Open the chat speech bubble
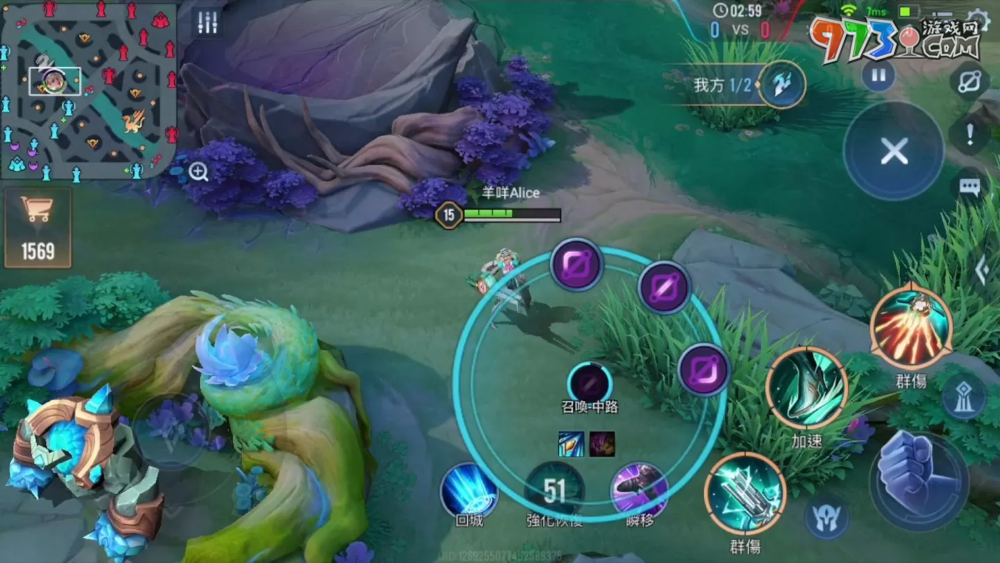Image resolution: width=1000 pixels, height=563 pixels. point(969,186)
